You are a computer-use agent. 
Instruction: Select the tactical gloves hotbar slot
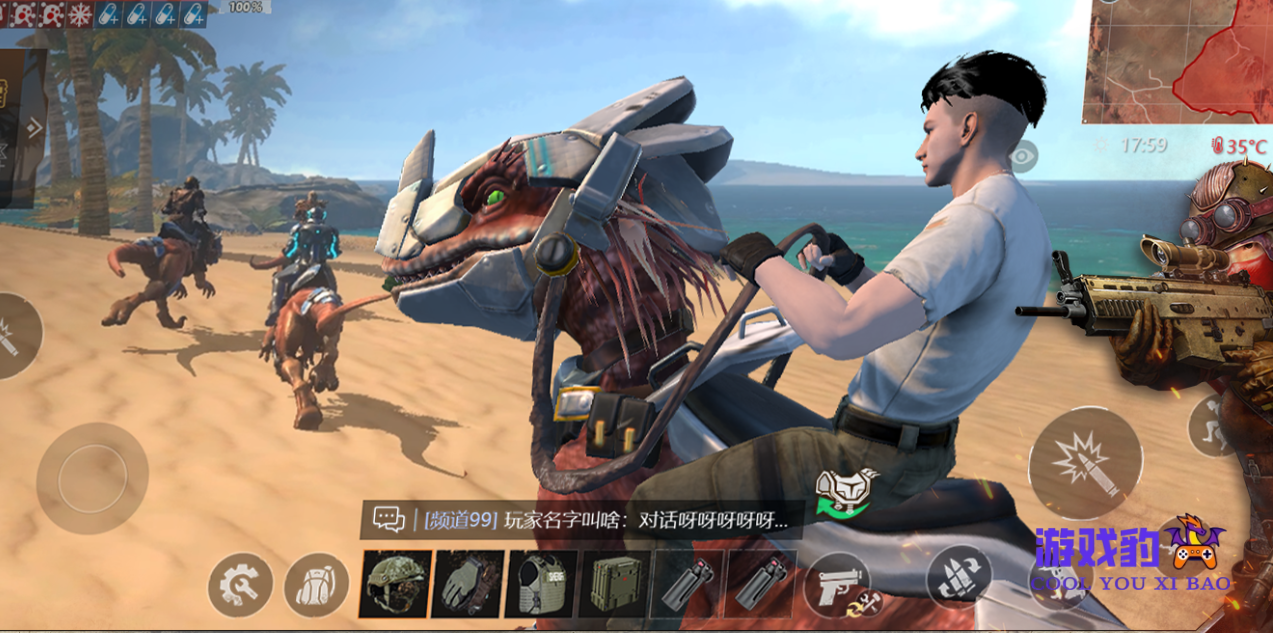(467, 583)
